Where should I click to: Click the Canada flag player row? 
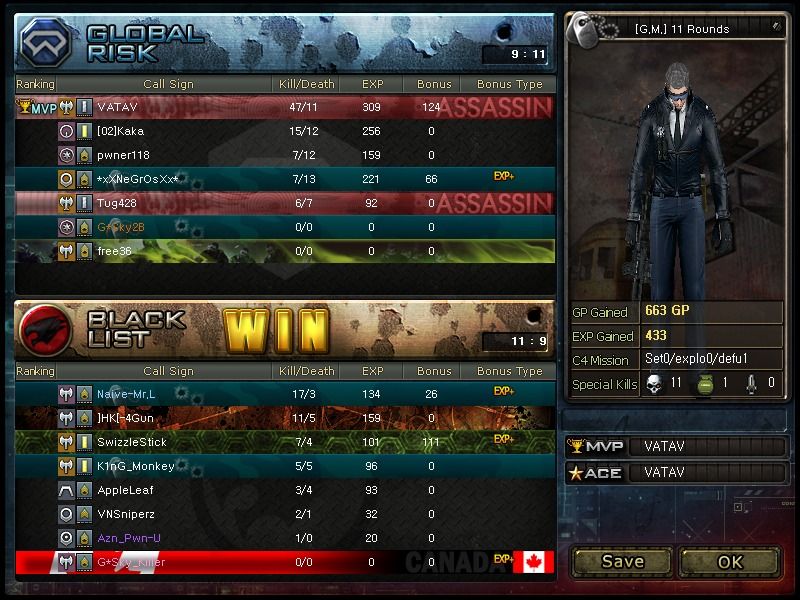[285, 562]
